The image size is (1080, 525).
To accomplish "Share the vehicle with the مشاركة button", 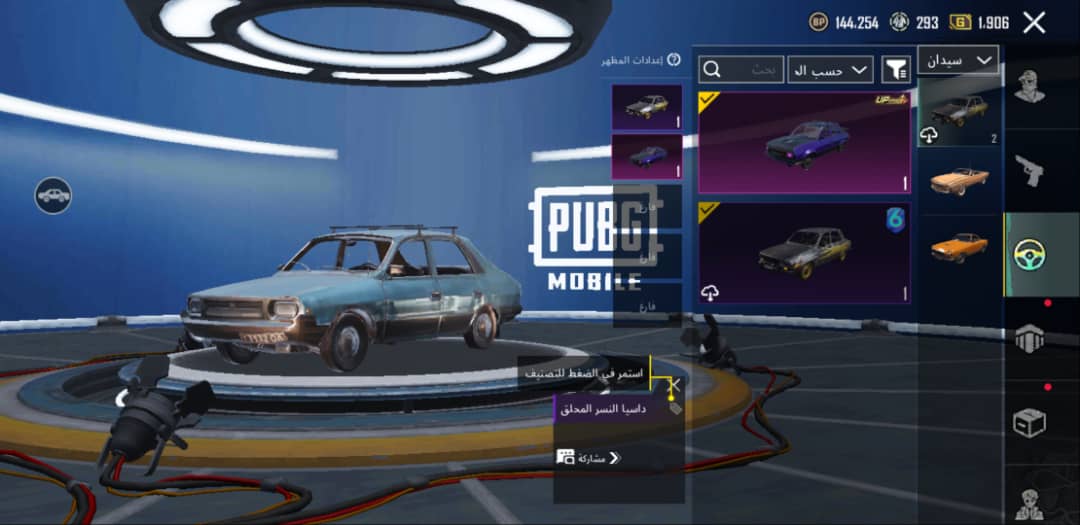I will point(590,458).
